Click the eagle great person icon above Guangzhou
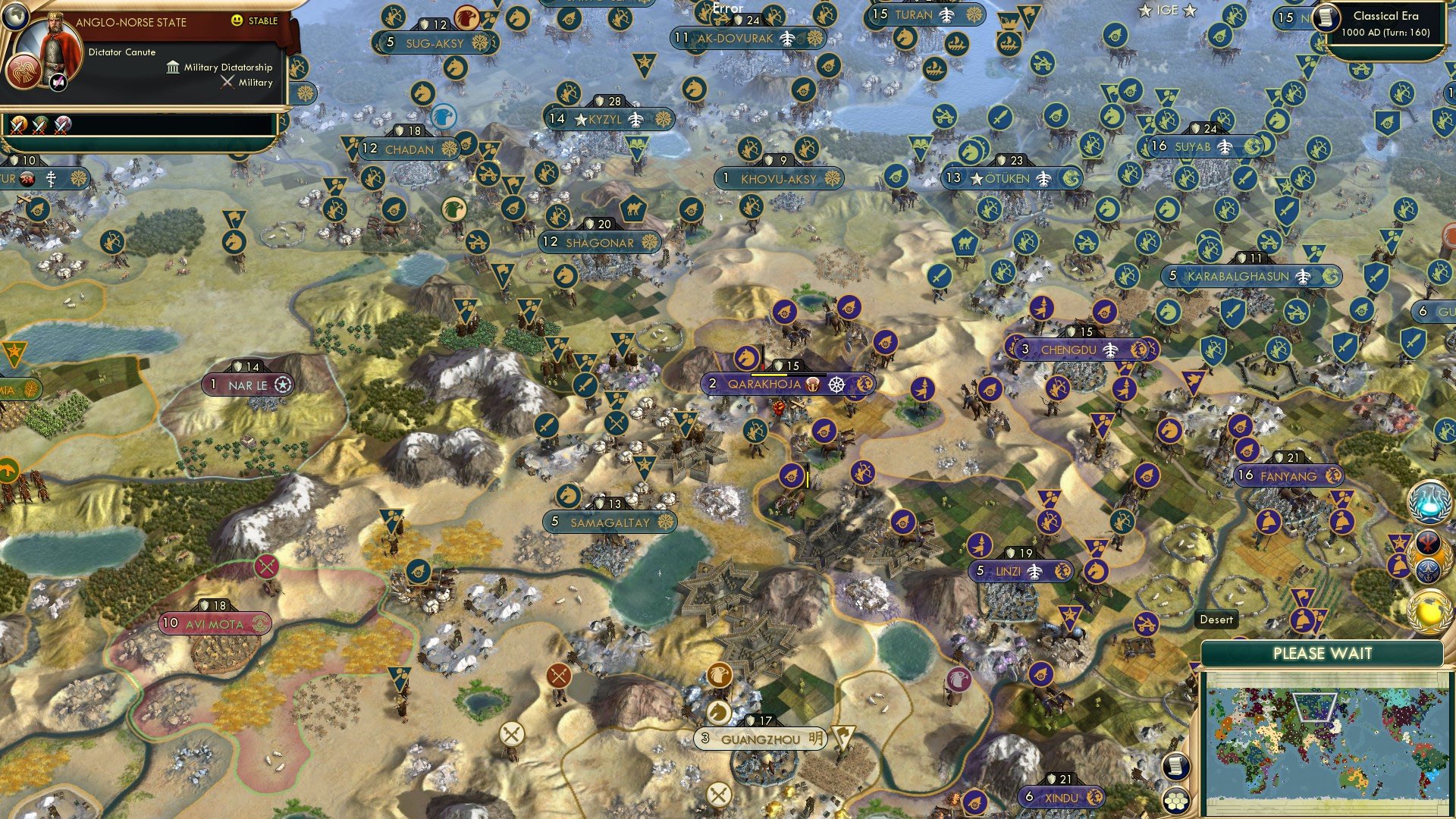This screenshot has width=1456, height=819. (x=719, y=676)
